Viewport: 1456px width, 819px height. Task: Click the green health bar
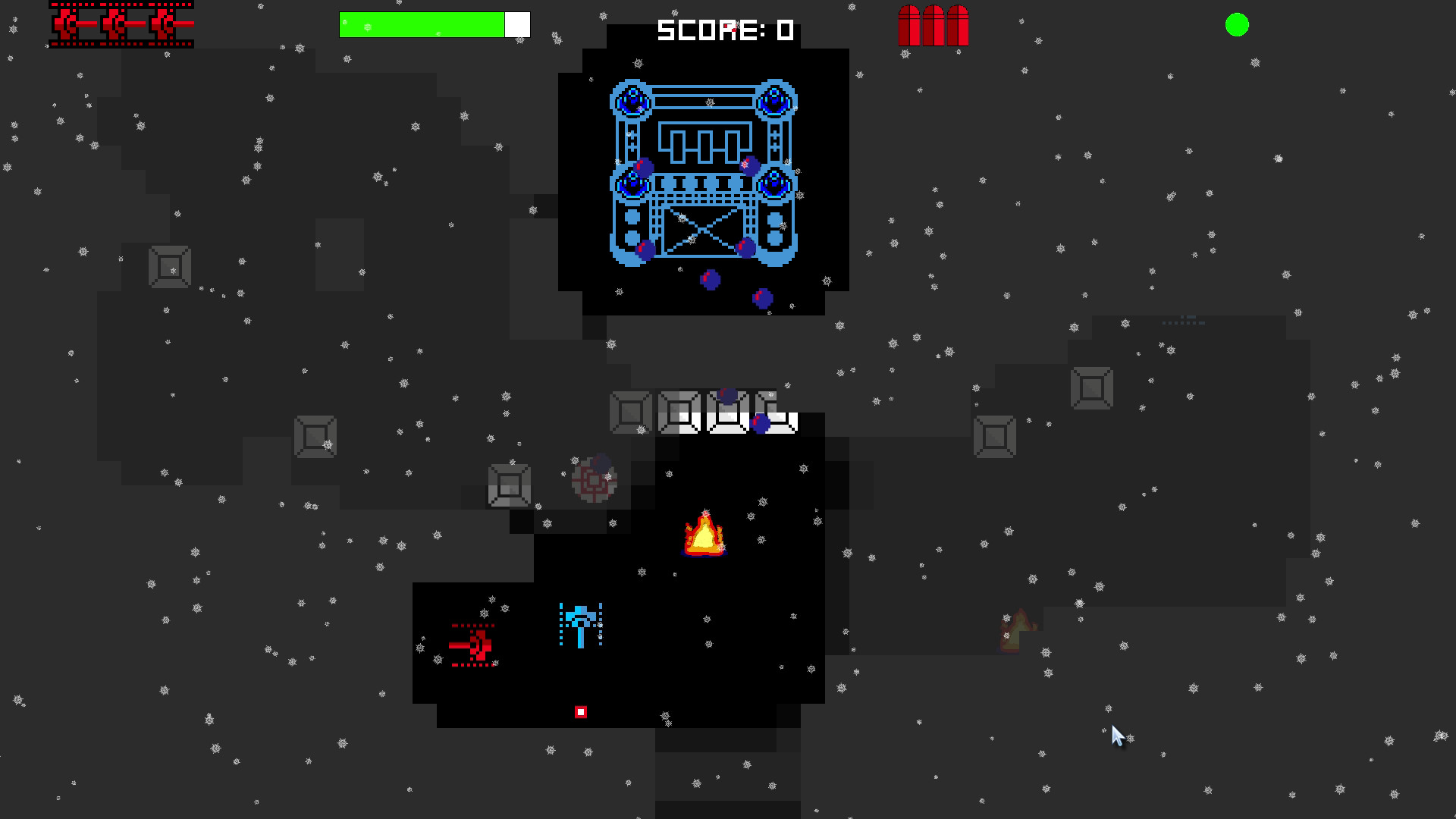[x=422, y=24]
